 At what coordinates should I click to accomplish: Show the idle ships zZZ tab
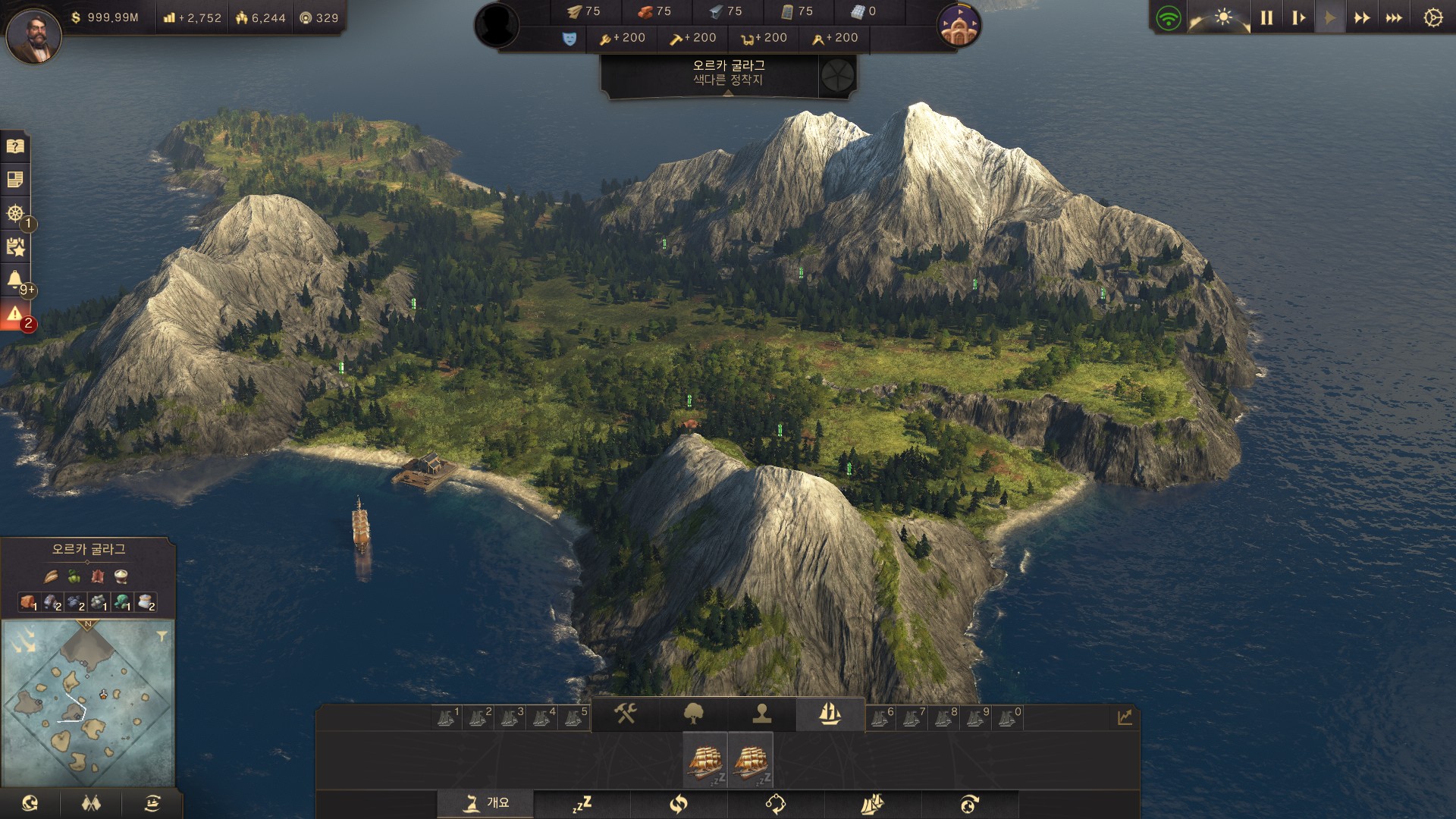[582, 804]
